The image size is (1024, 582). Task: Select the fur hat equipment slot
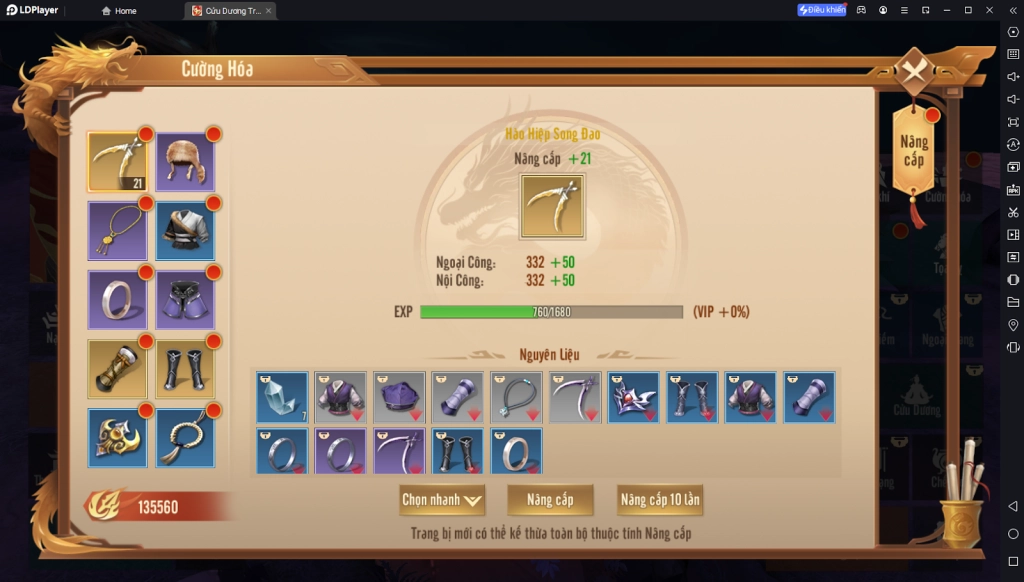[184, 161]
